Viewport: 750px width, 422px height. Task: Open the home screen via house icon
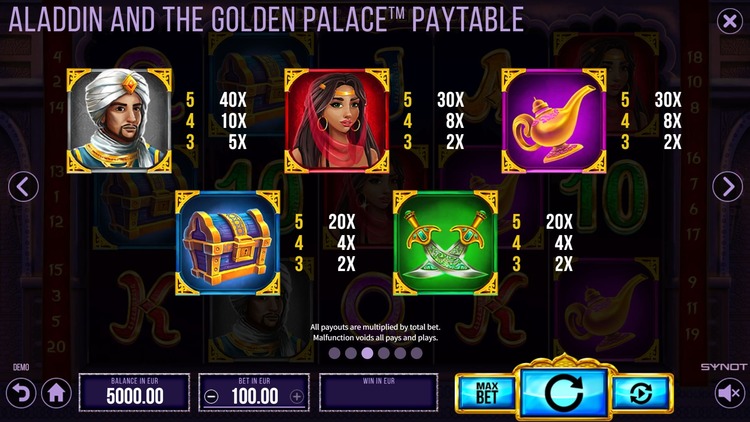pos(56,394)
